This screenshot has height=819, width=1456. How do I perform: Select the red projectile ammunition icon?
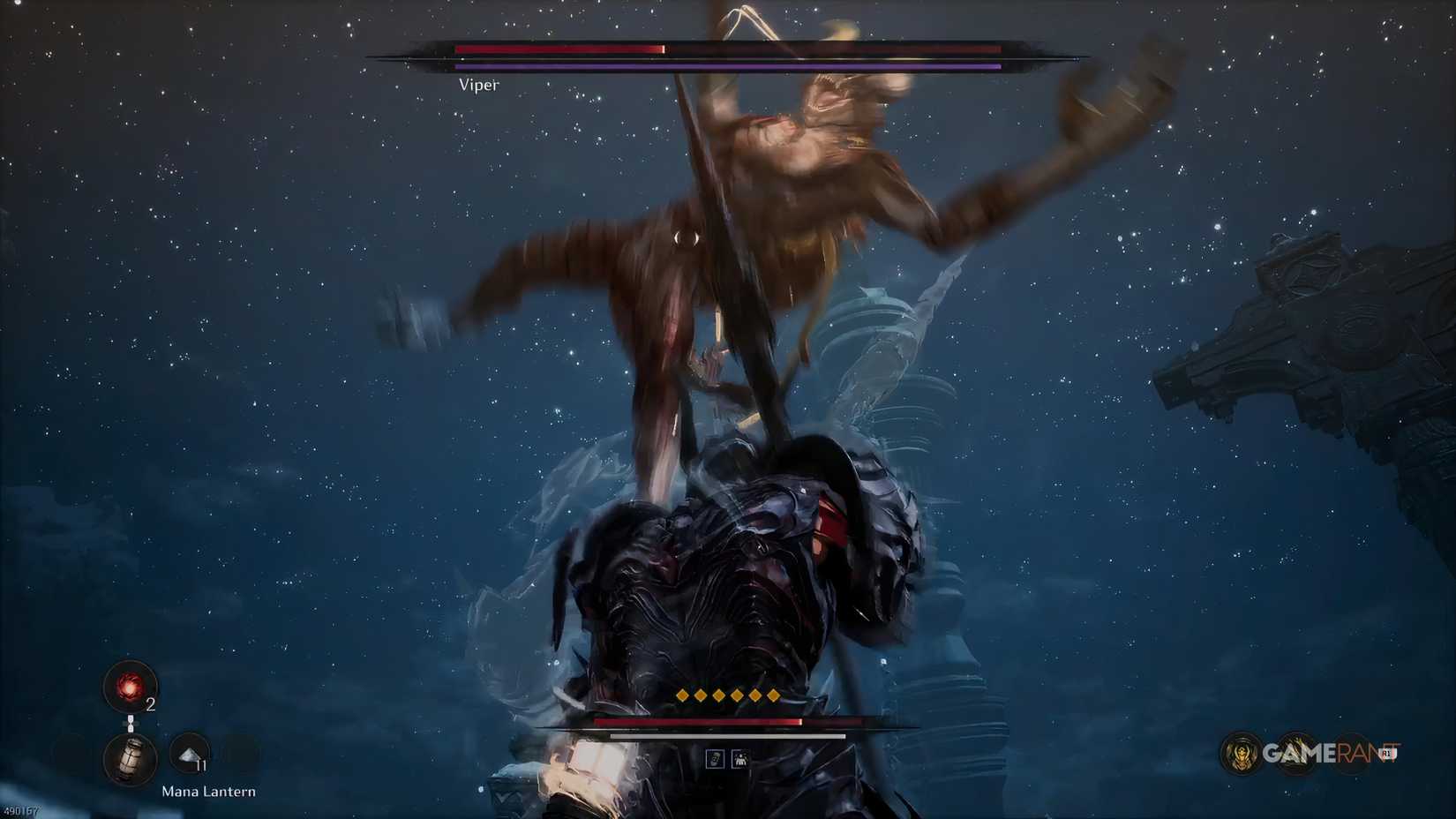pos(128,688)
